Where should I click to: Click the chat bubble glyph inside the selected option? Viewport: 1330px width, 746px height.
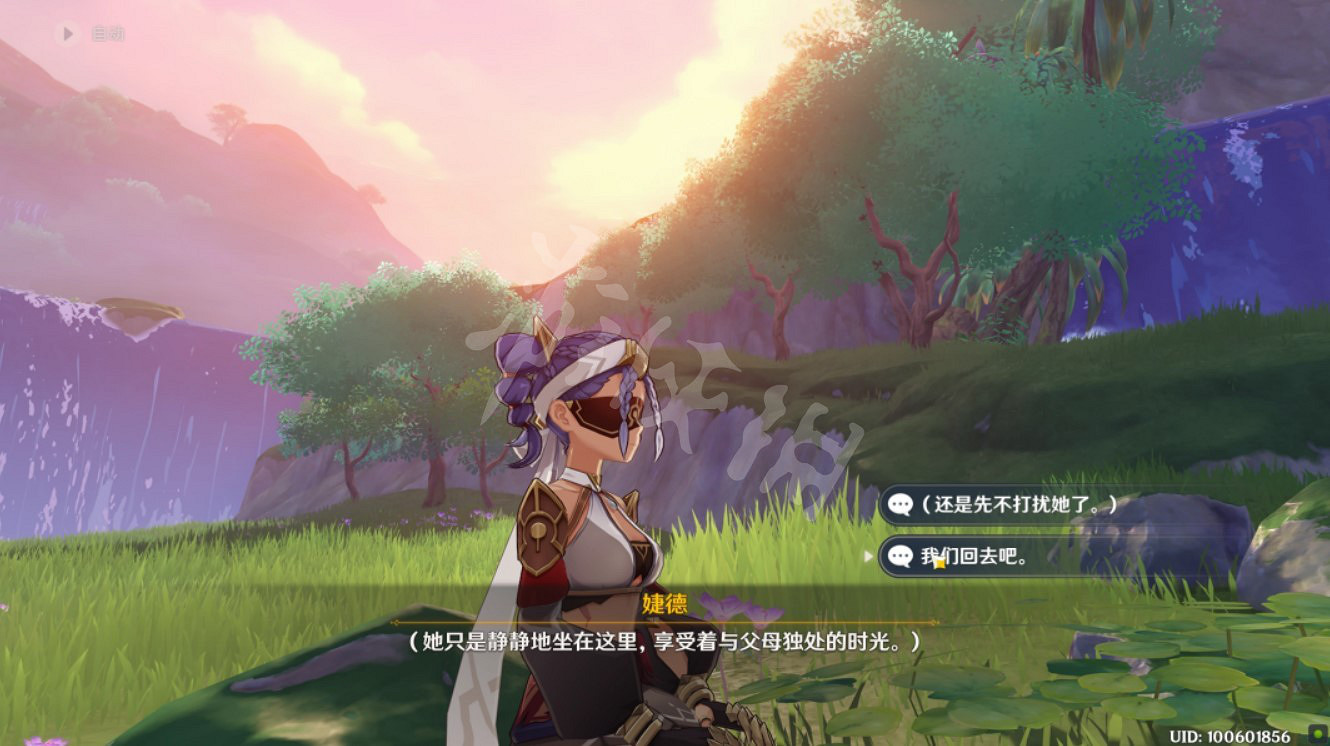click(x=900, y=554)
